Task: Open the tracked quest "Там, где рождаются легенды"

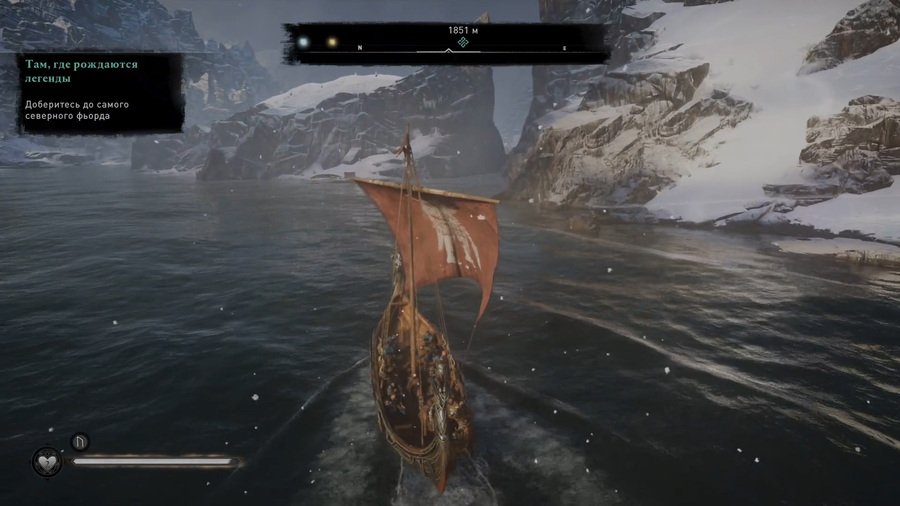Action: pos(79,70)
